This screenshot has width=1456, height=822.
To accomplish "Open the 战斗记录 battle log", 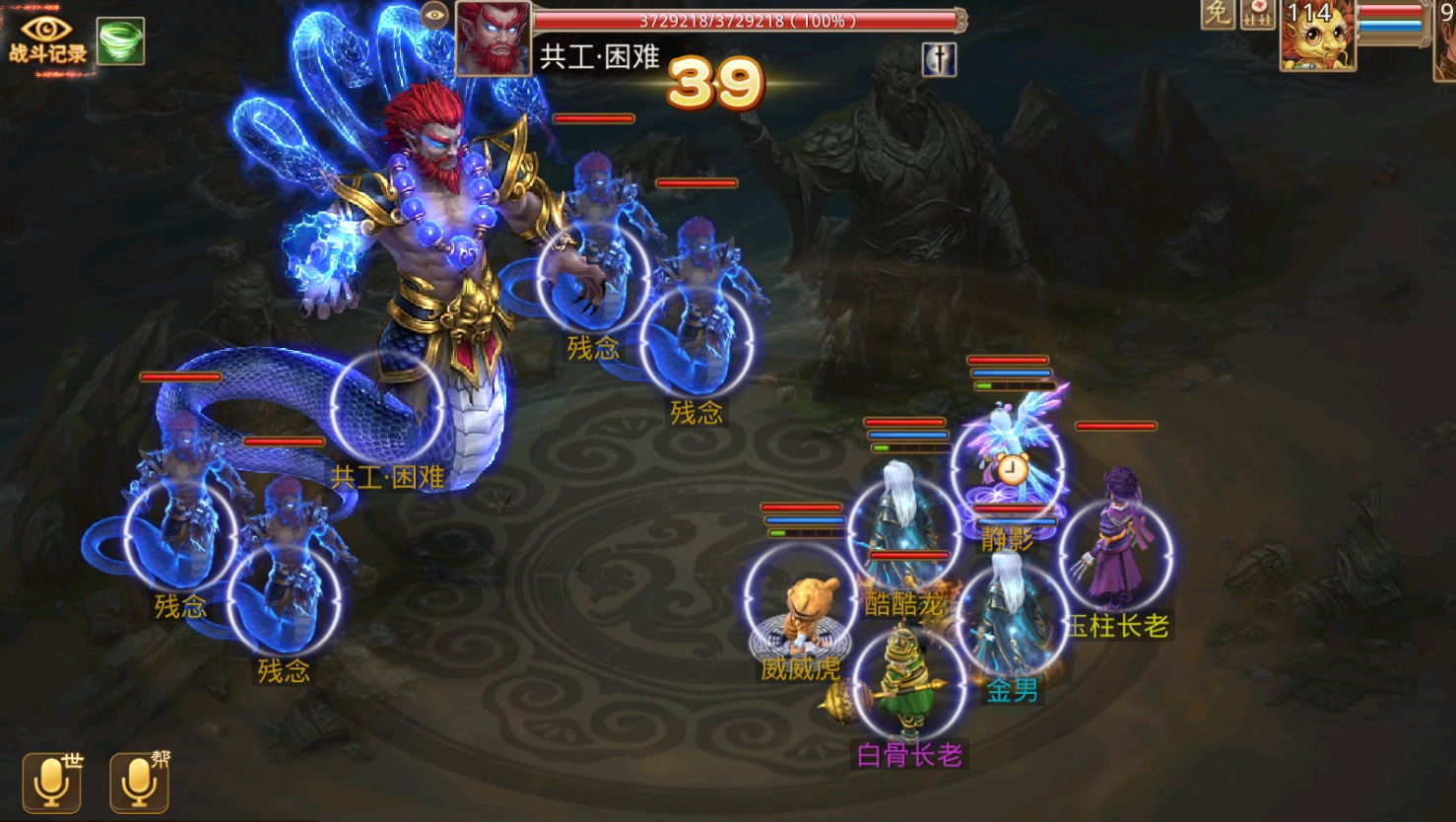I will (46, 39).
